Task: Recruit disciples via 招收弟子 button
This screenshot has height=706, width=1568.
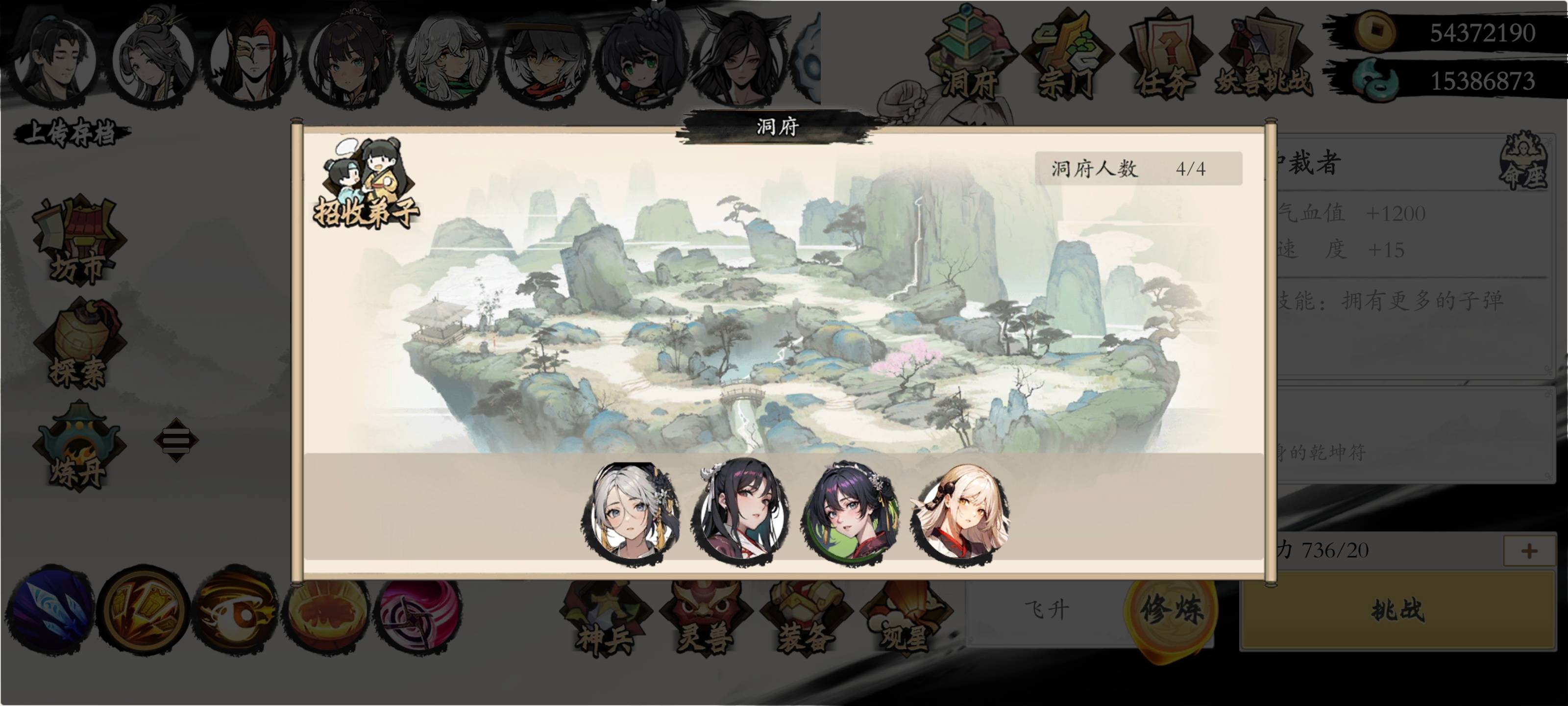Action: [365, 183]
